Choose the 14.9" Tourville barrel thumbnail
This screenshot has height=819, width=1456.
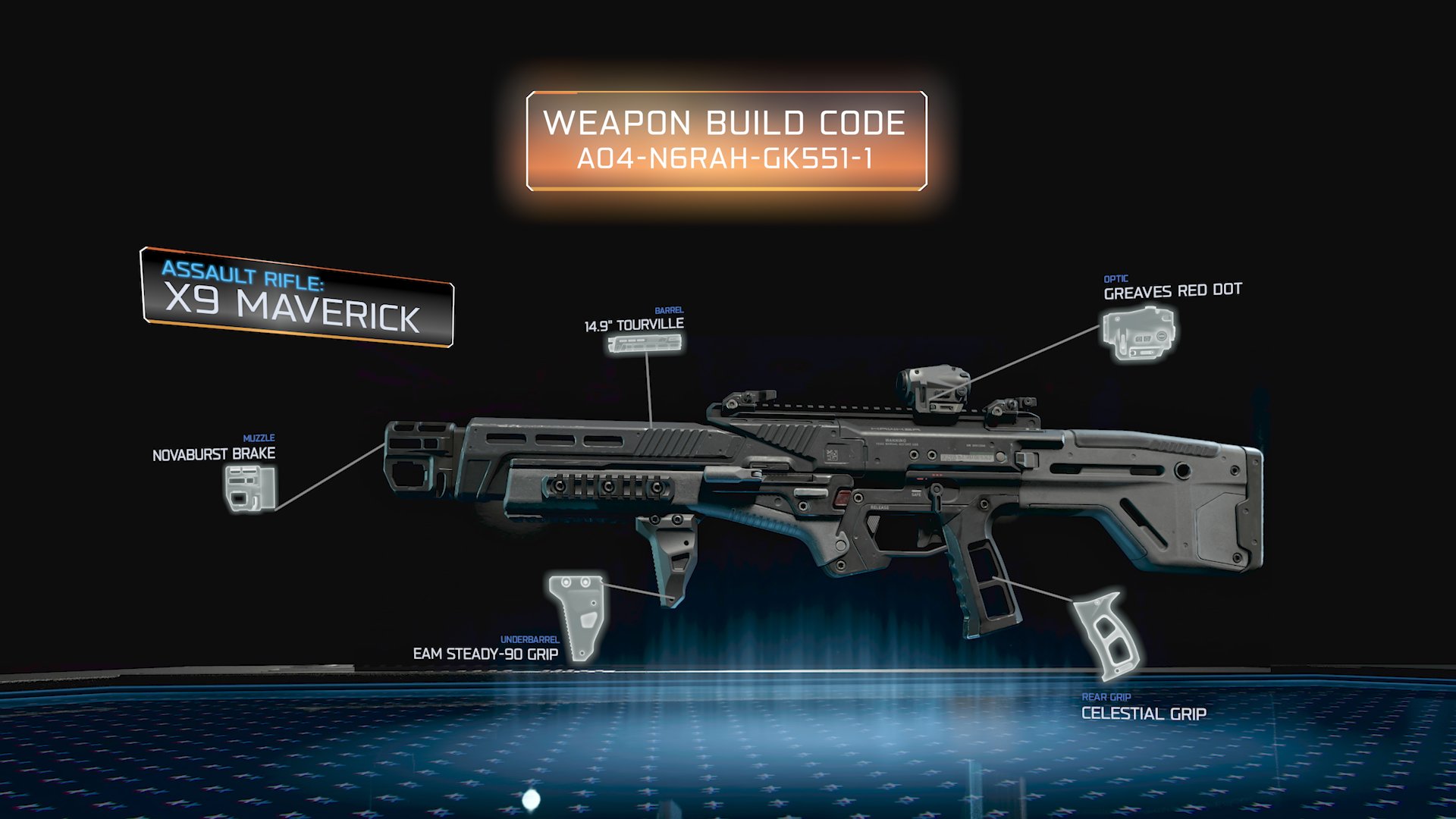644,344
